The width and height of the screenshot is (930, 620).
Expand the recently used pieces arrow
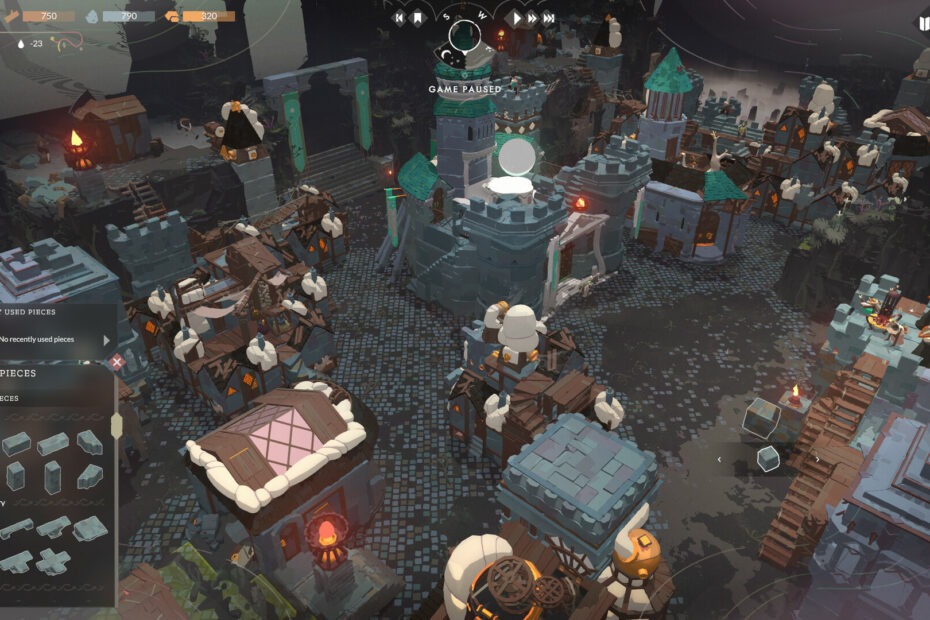[107, 340]
